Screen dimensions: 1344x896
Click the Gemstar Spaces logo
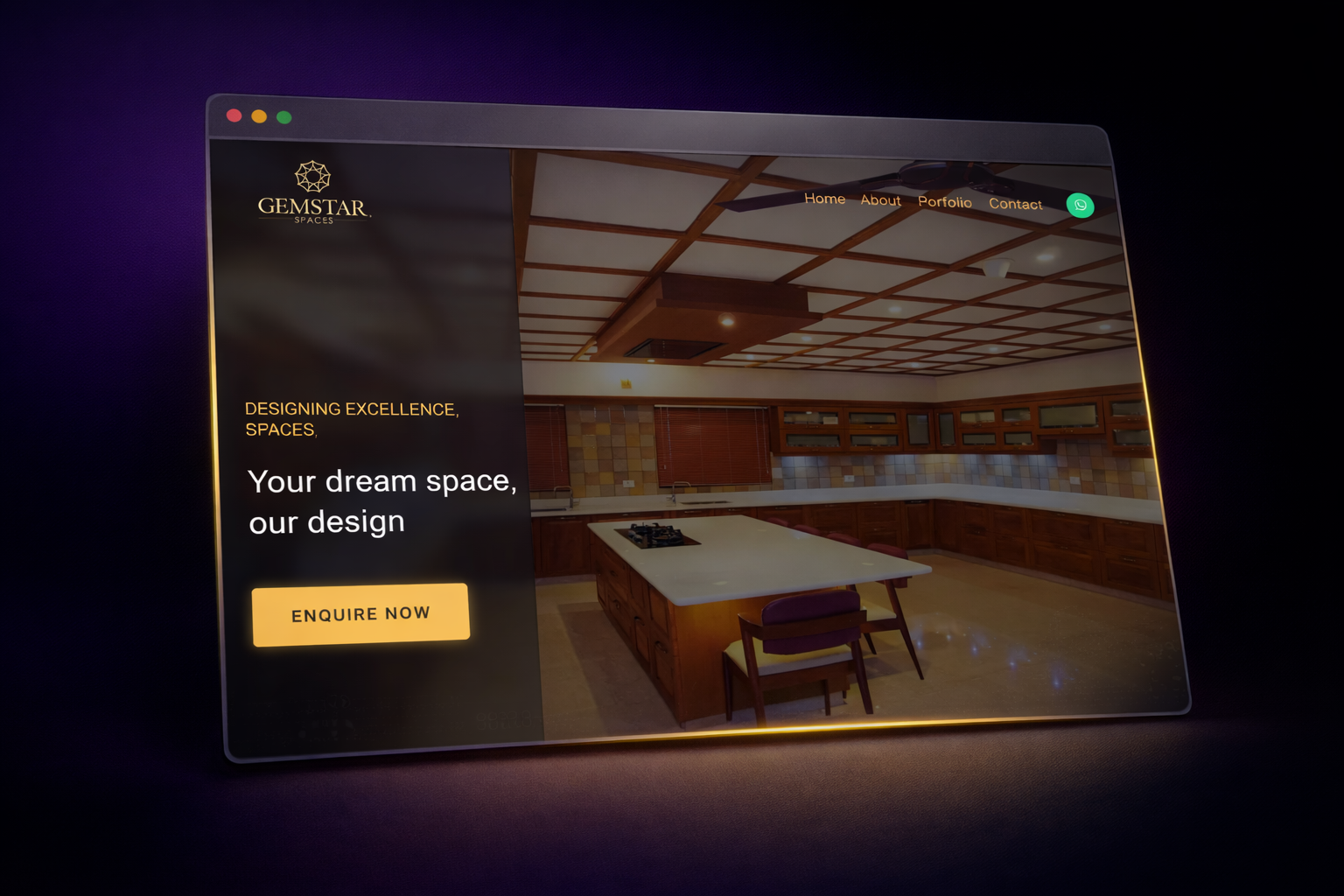coord(313,193)
